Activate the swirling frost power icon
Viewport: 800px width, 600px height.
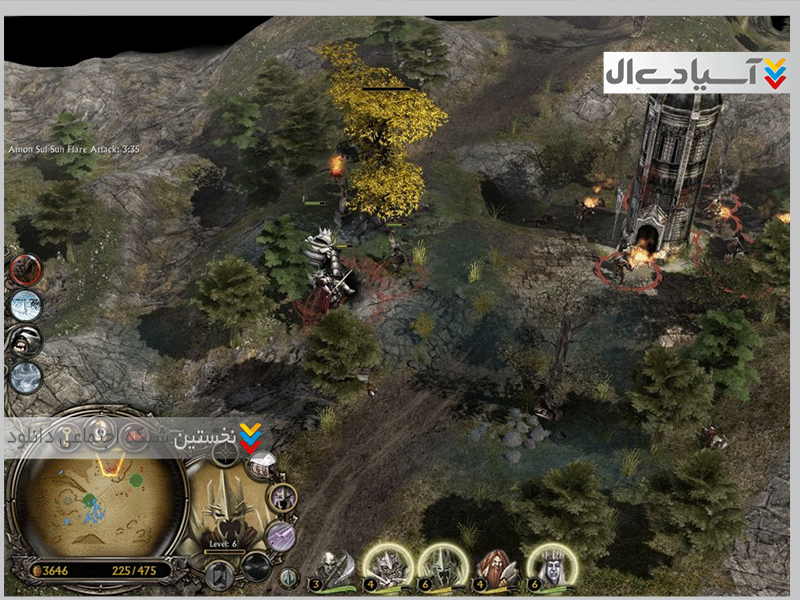(x=26, y=377)
